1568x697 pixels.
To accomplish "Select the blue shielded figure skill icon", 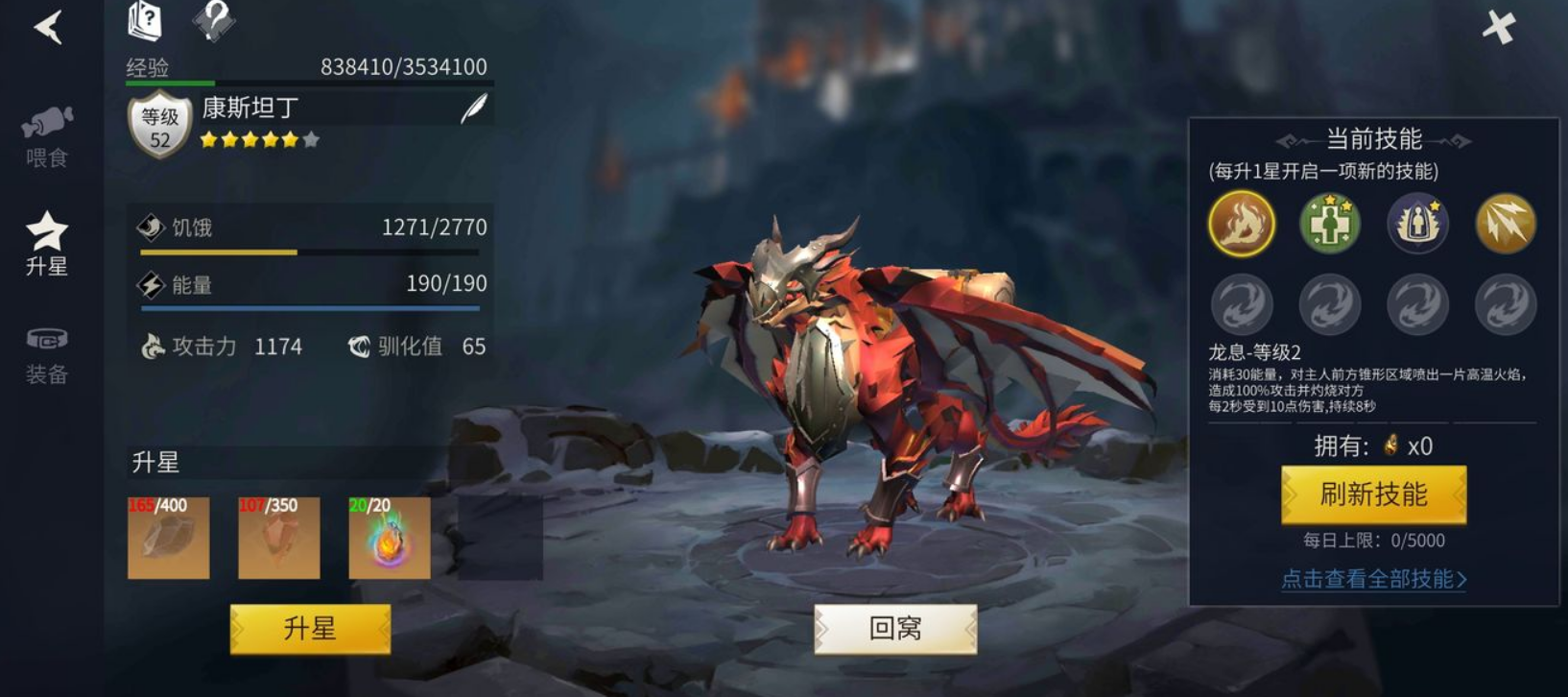I will tap(1417, 224).
